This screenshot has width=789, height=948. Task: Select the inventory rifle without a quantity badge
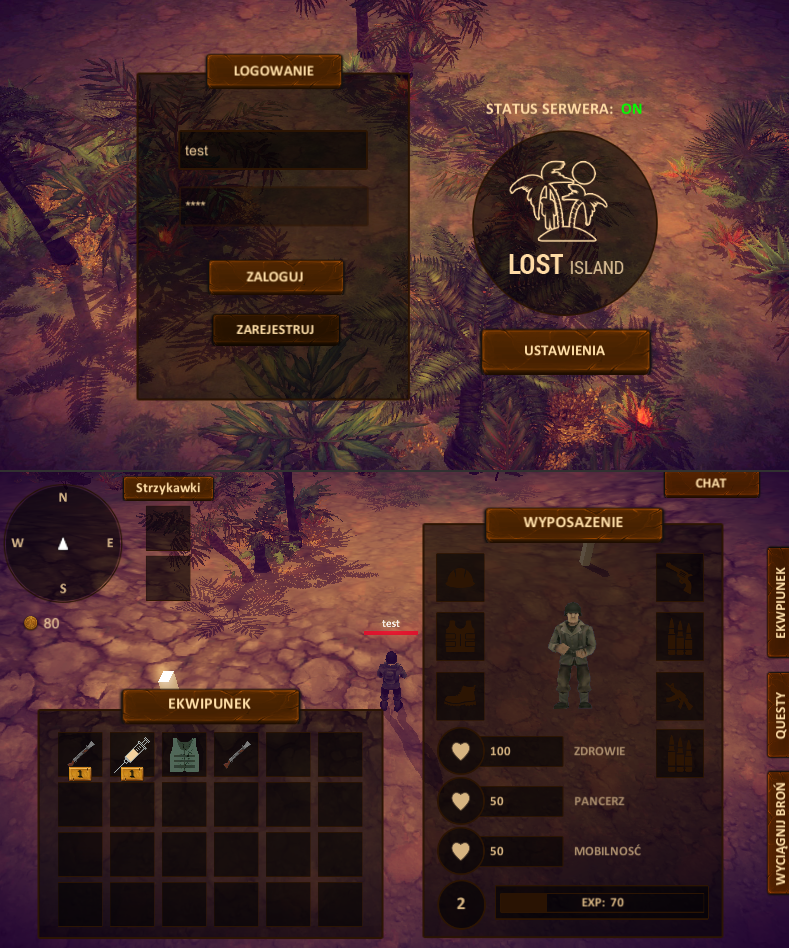[236, 756]
